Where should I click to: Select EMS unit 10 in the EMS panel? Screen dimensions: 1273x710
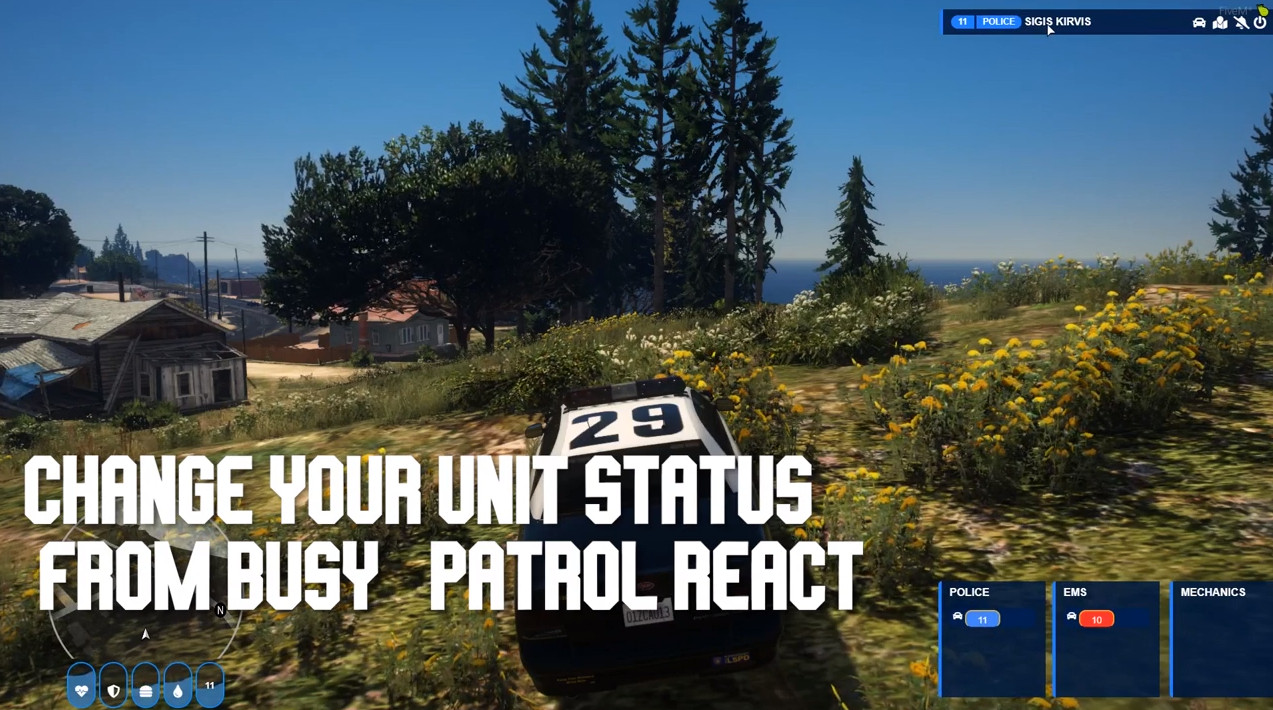[x=1096, y=619]
